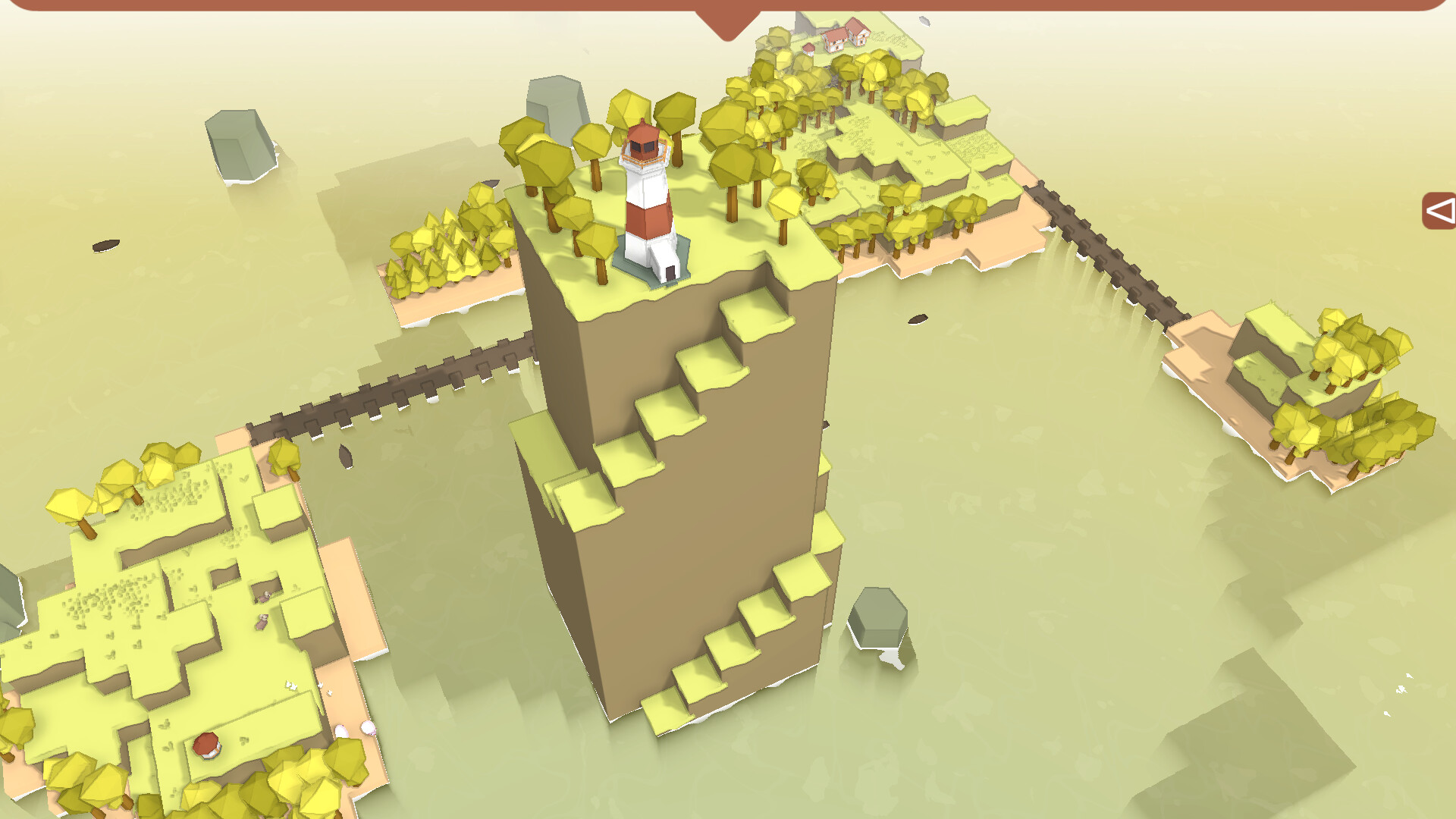Click the fish shadow in the water near the tower
This screenshot has height=819, width=1456.
coord(918,318)
